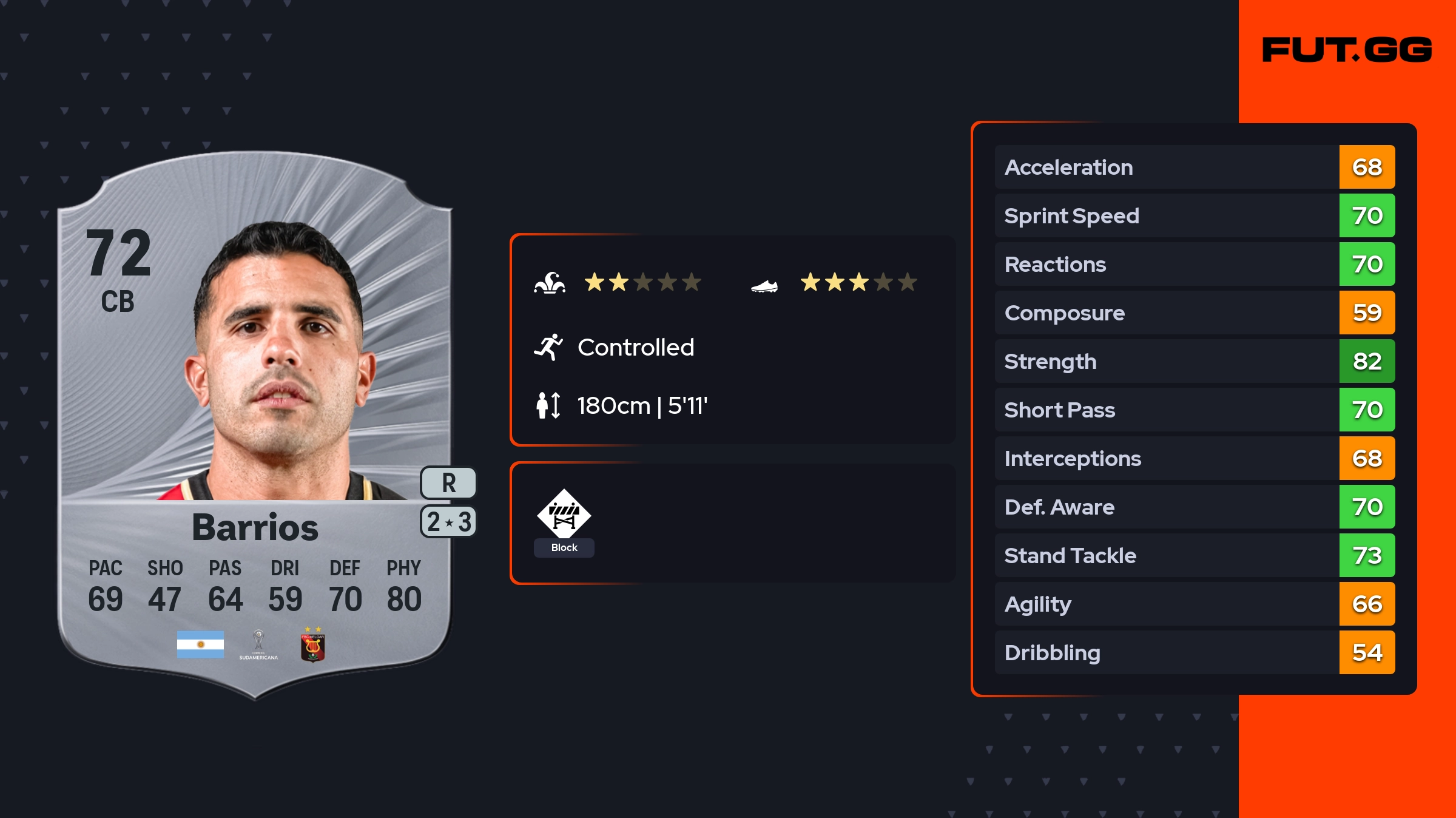Click the Controlled acceleration type entry
This screenshot has width=1456, height=818.
635,347
